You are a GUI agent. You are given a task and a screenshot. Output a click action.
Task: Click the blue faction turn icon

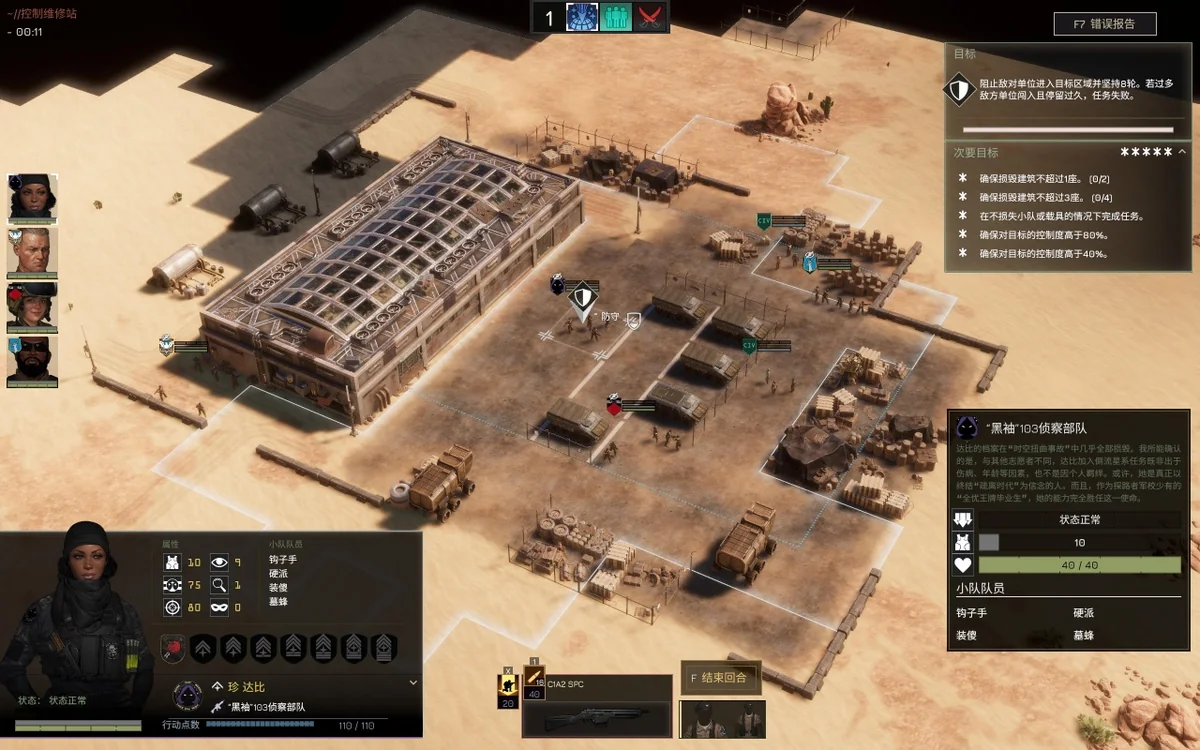click(x=582, y=17)
